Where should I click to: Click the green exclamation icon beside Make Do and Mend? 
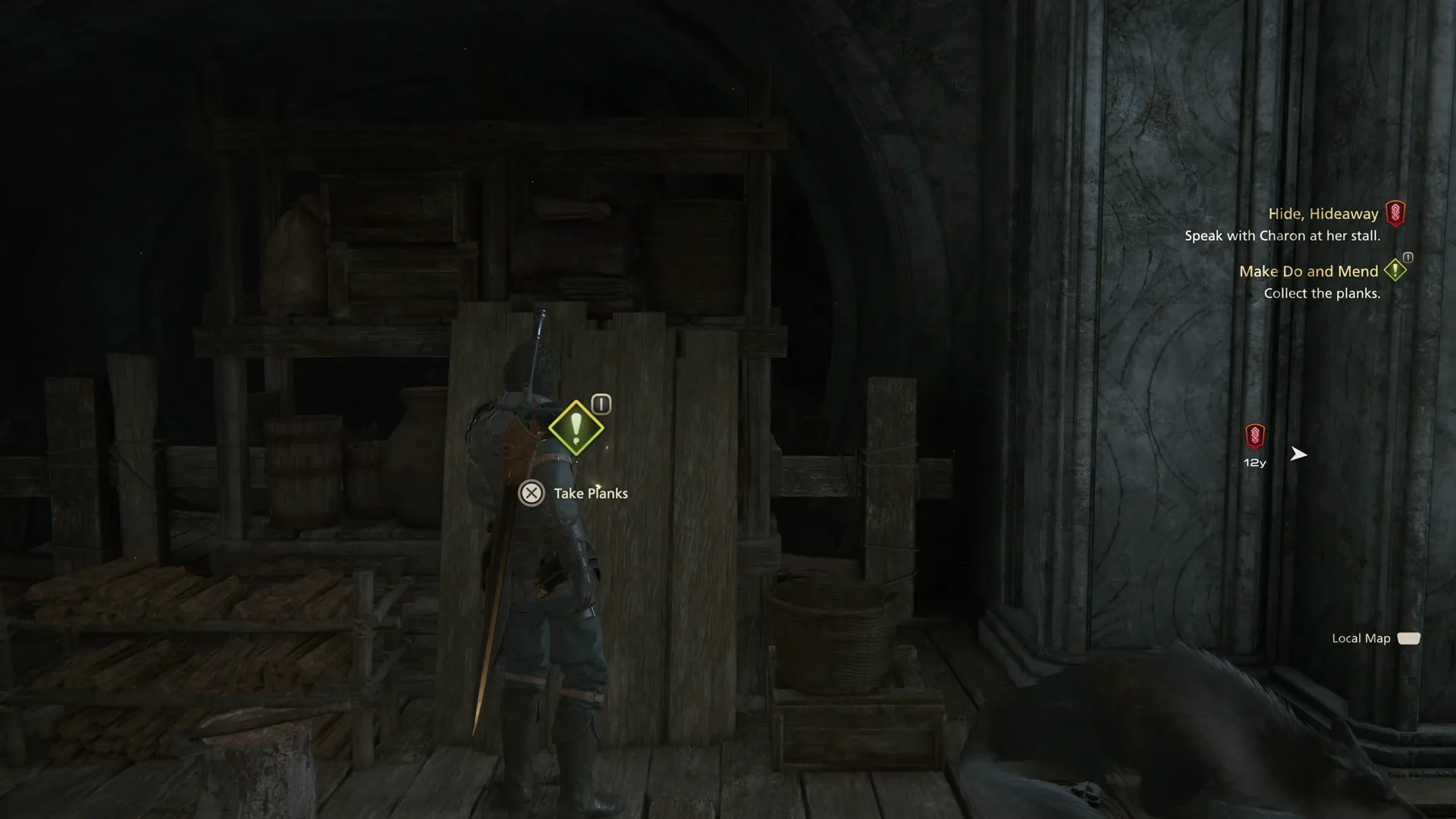(x=1395, y=270)
